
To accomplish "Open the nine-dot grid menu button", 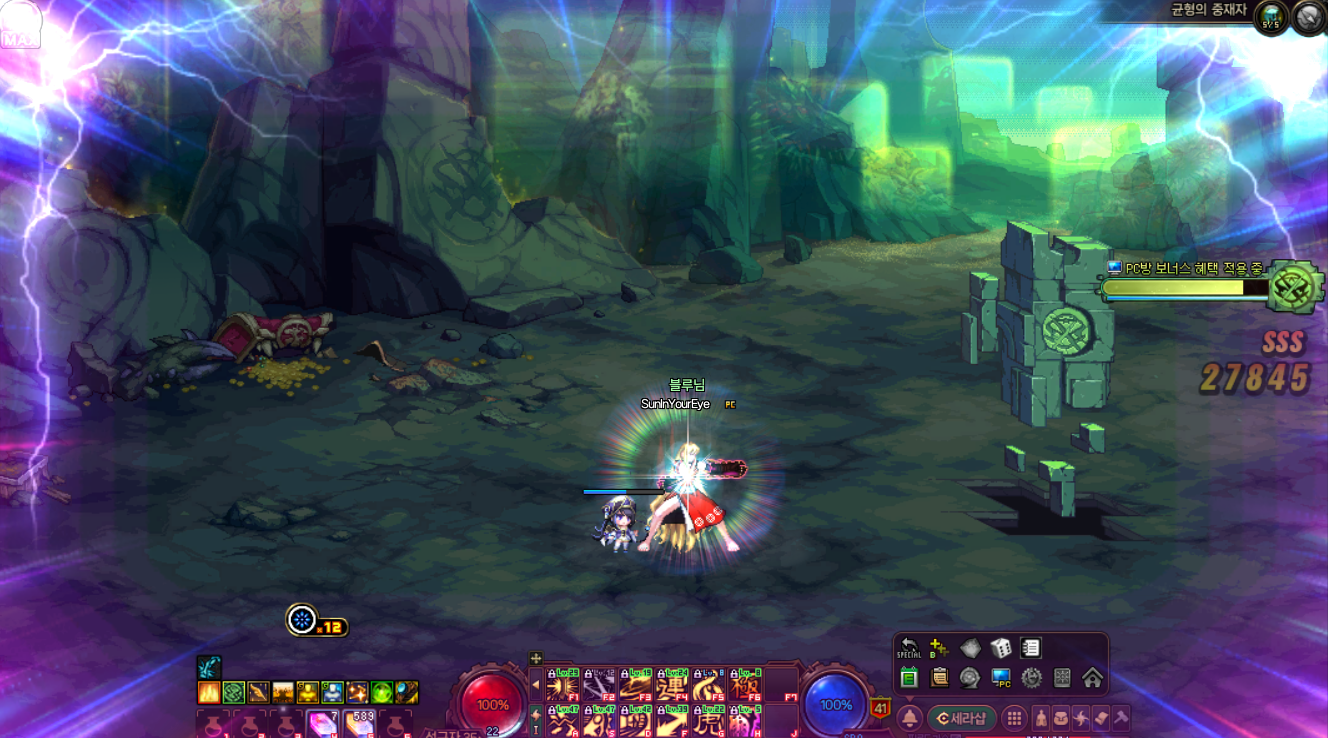I will pos(1015,718).
